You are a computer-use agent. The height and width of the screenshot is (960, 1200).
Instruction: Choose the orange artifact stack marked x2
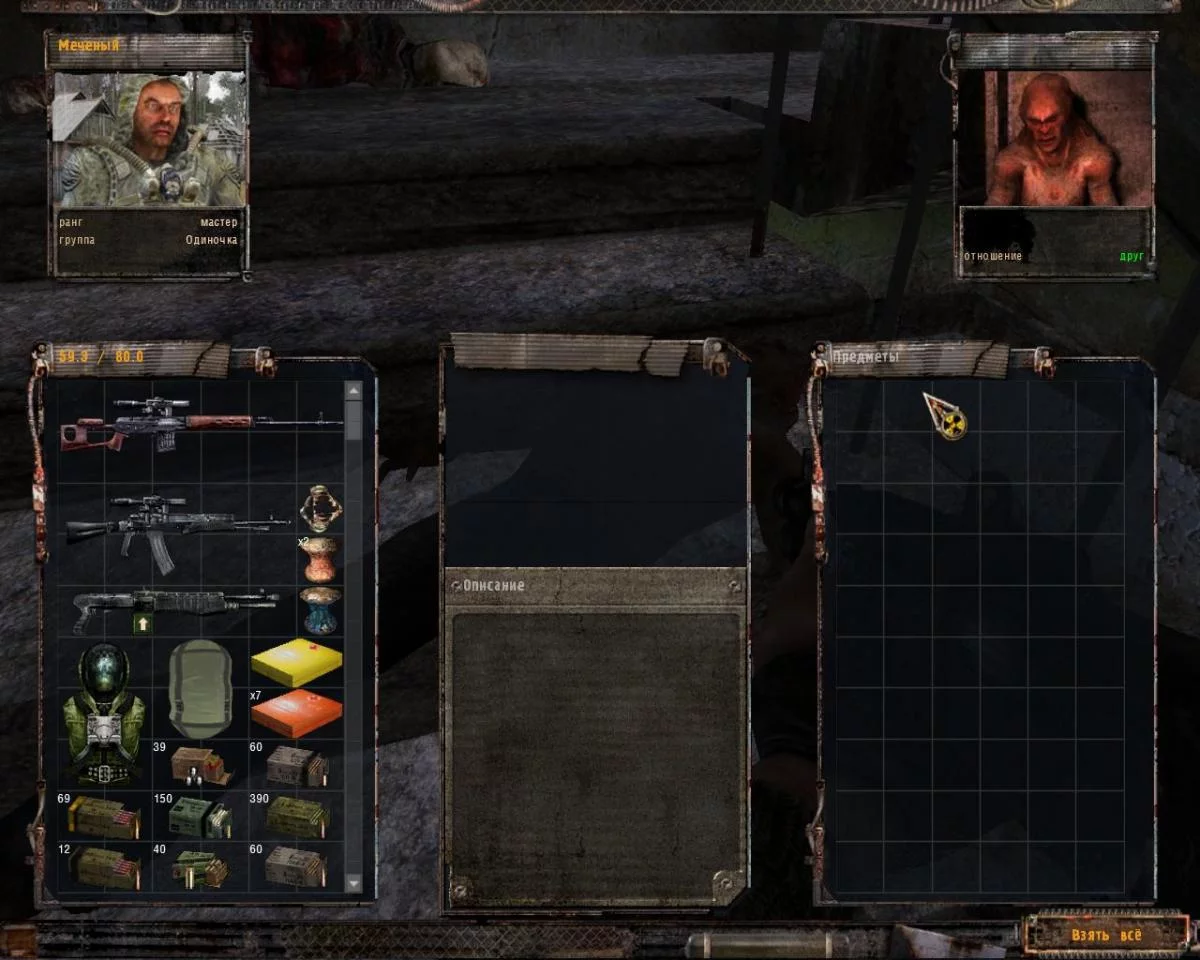tap(321, 558)
